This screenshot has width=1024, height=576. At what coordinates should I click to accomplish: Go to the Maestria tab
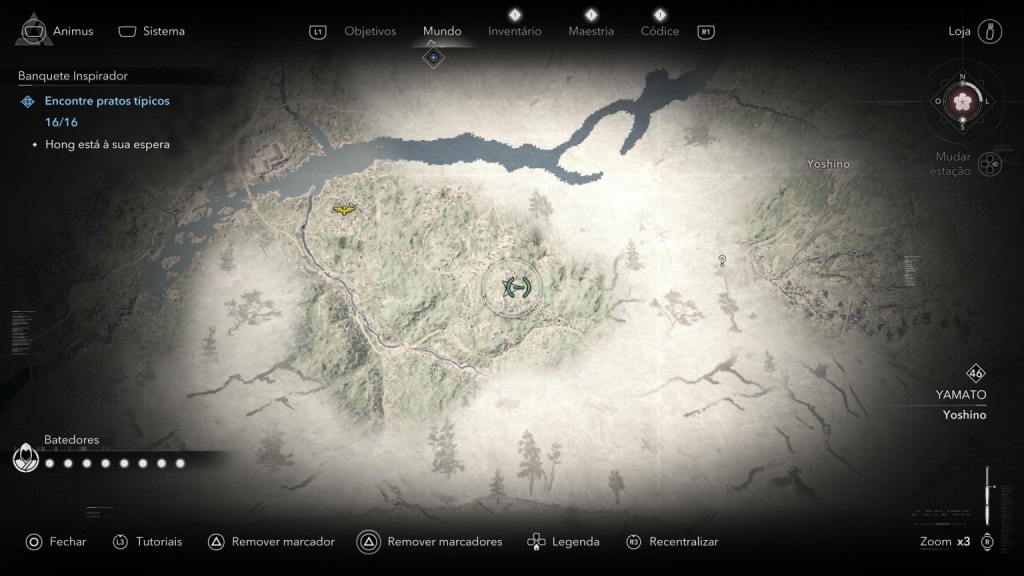[x=591, y=31]
